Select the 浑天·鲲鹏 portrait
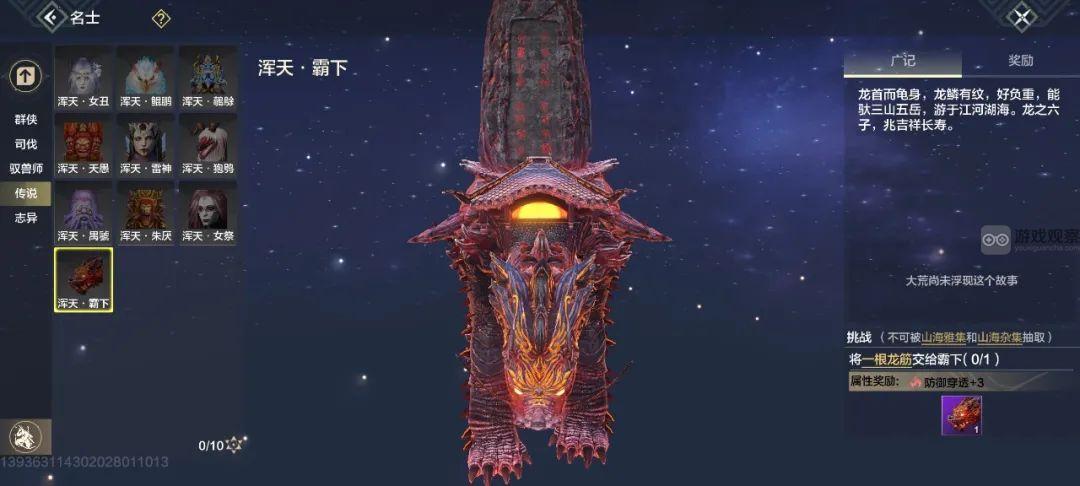Viewport: 1080px width, 486px height. point(146,77)
